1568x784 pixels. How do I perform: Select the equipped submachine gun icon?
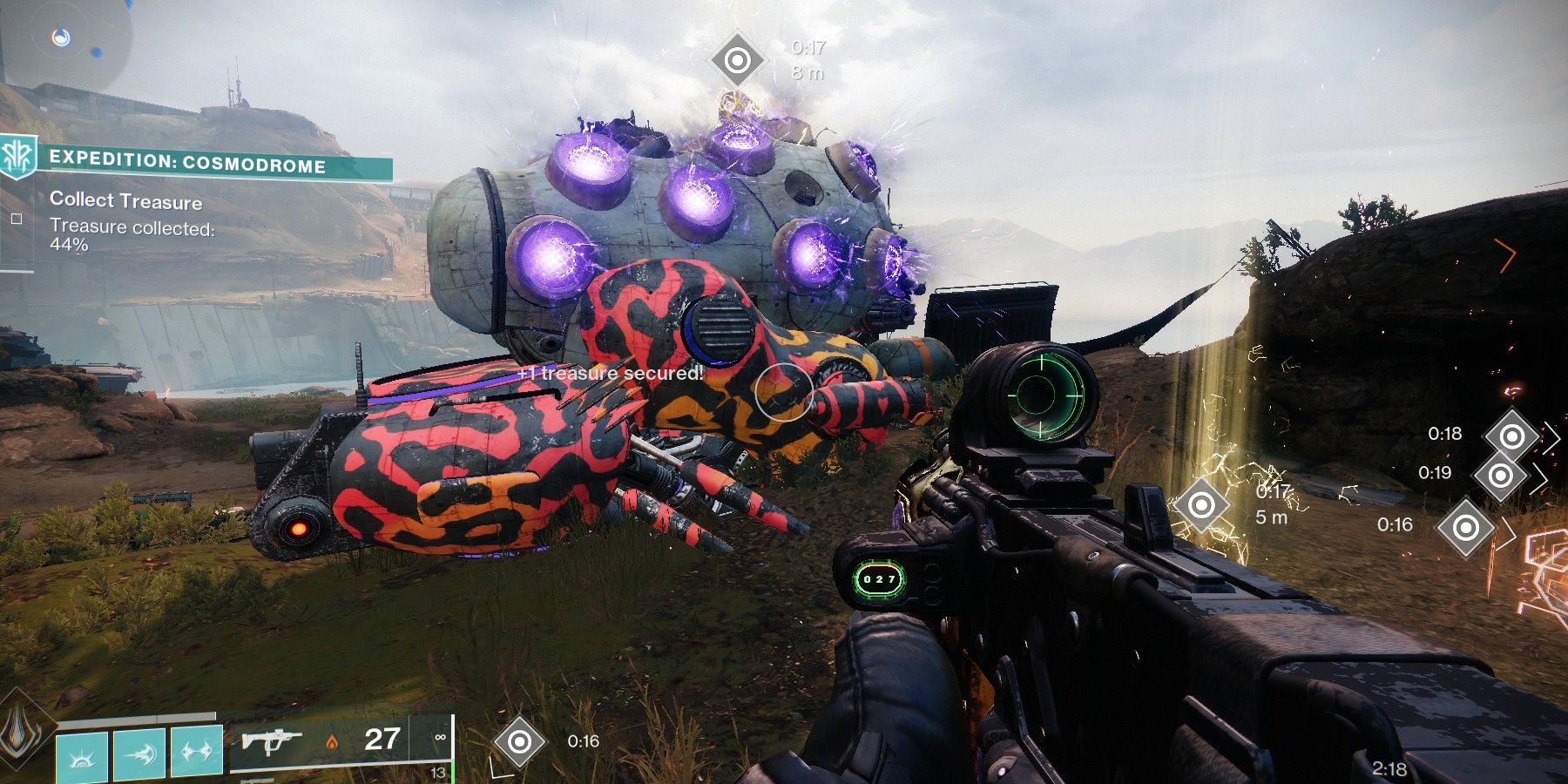(272, 741)
